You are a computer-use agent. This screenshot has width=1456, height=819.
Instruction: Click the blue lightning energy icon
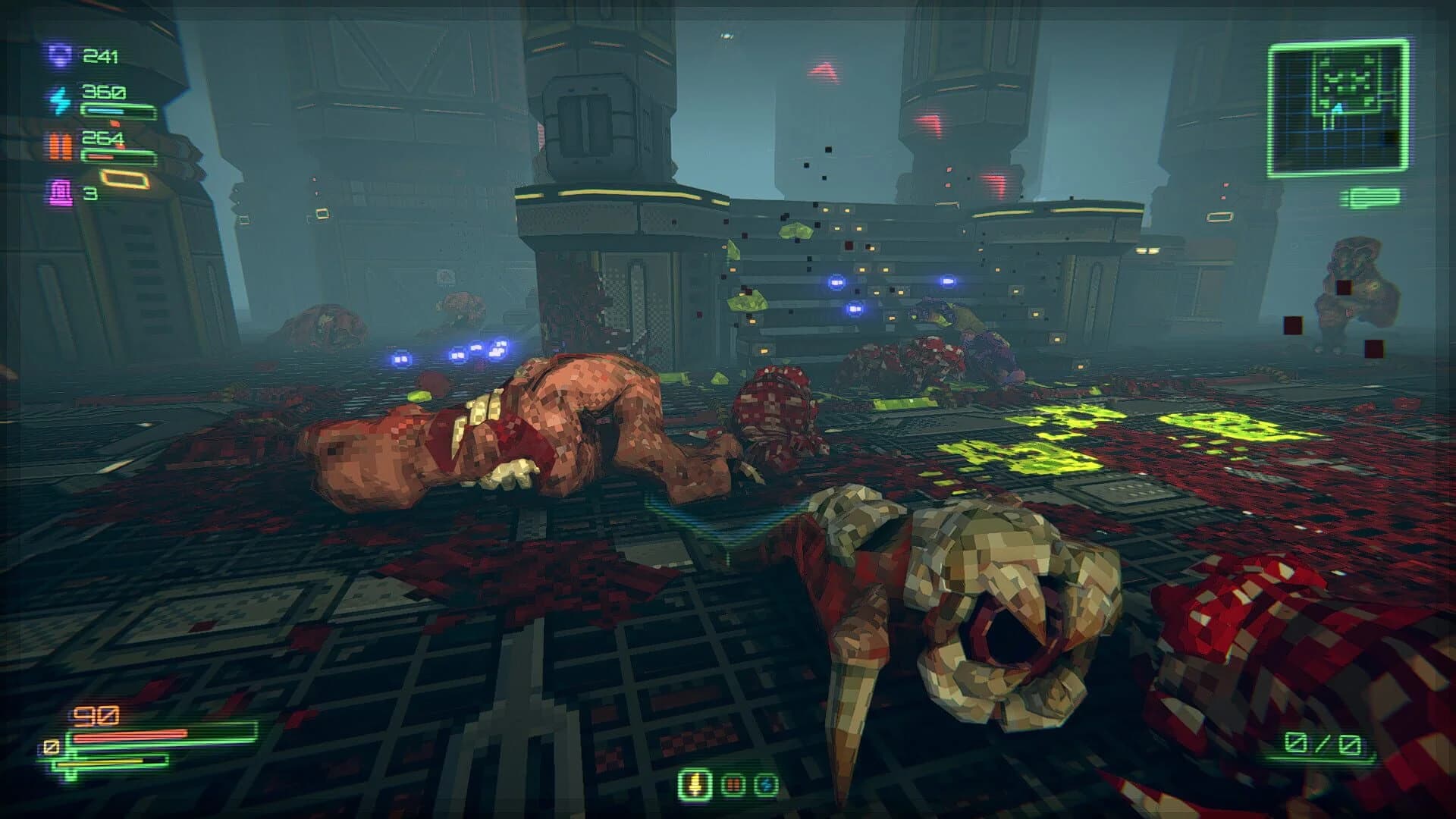59,102
